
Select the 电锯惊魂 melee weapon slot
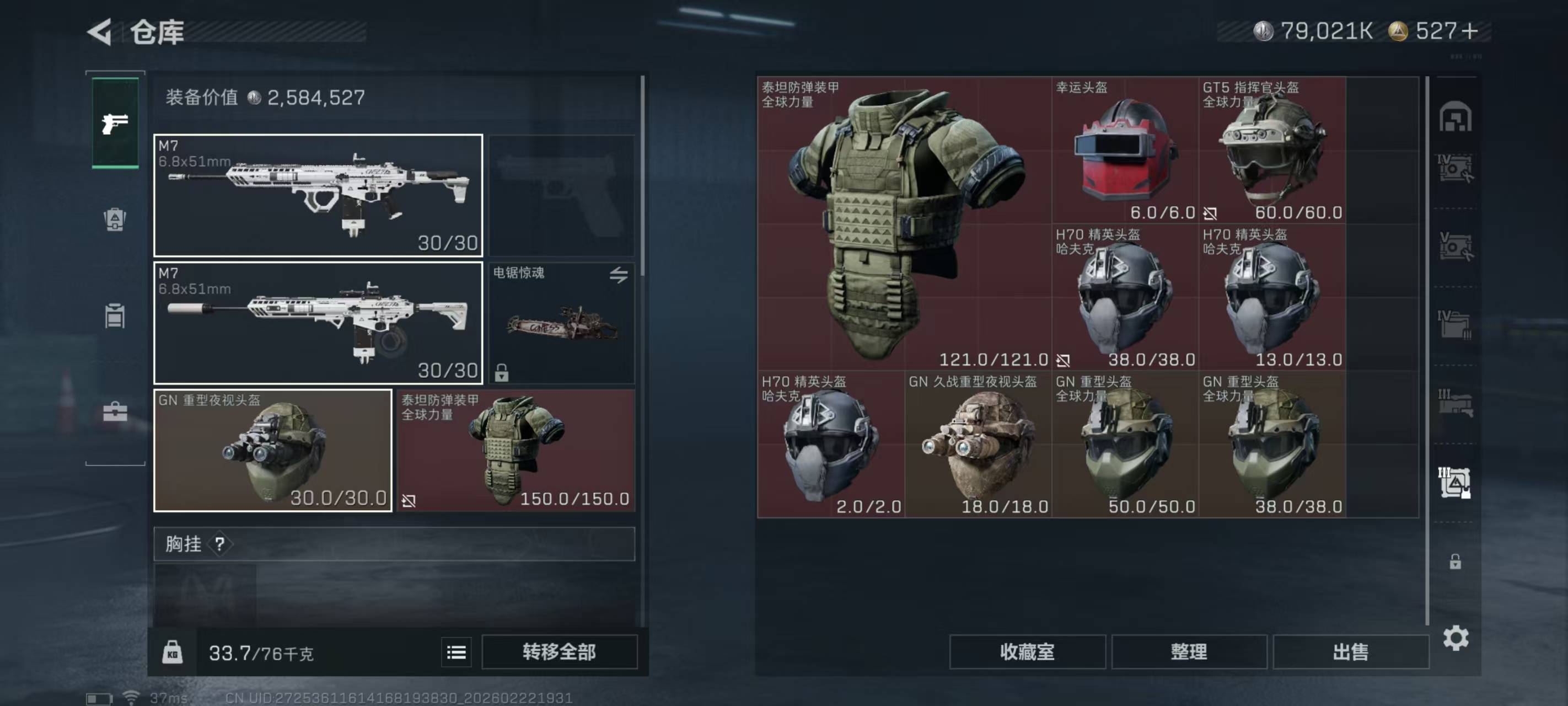click(x=561, y=323)
